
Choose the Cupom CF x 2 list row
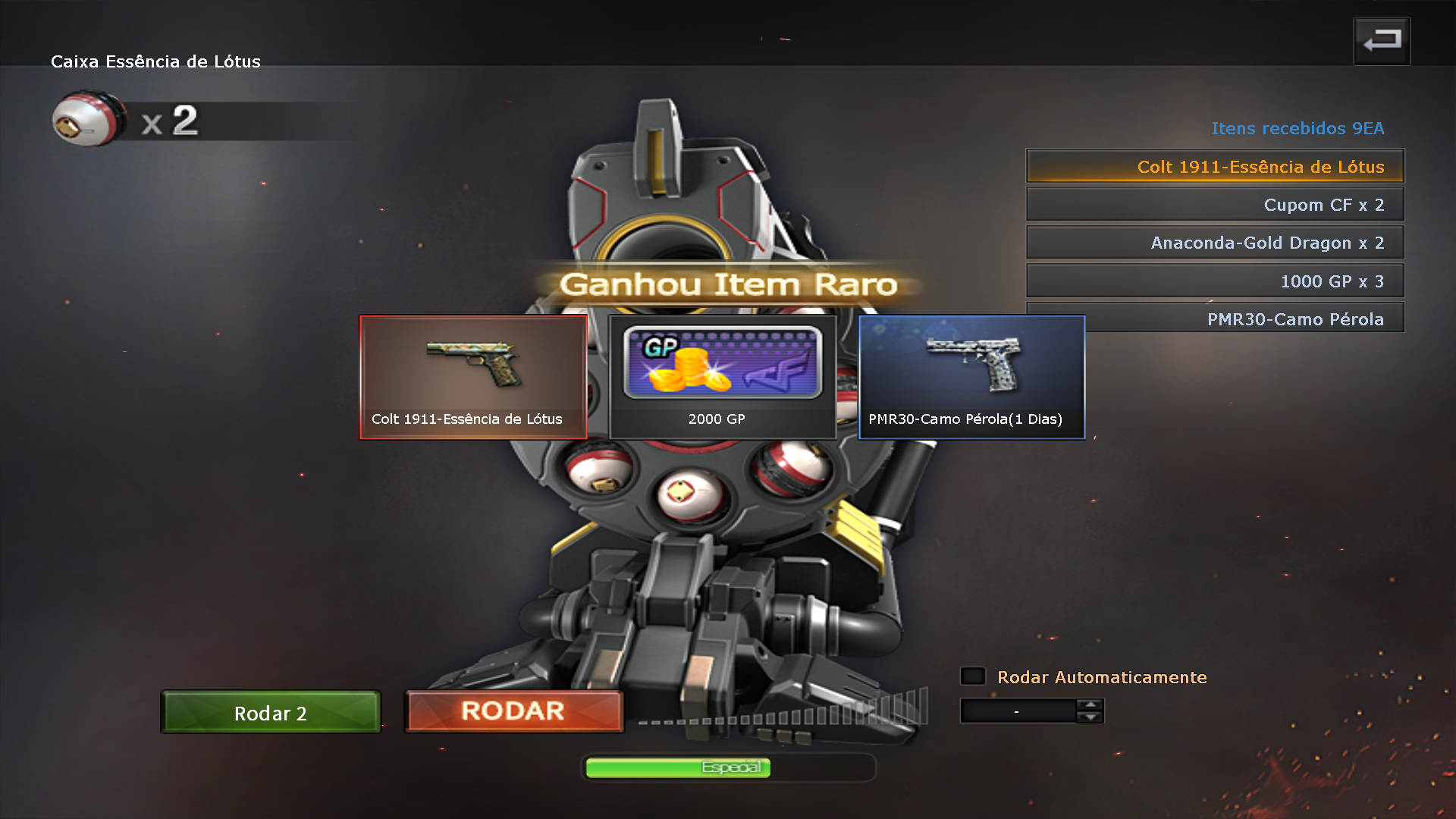coord(1215,205)
